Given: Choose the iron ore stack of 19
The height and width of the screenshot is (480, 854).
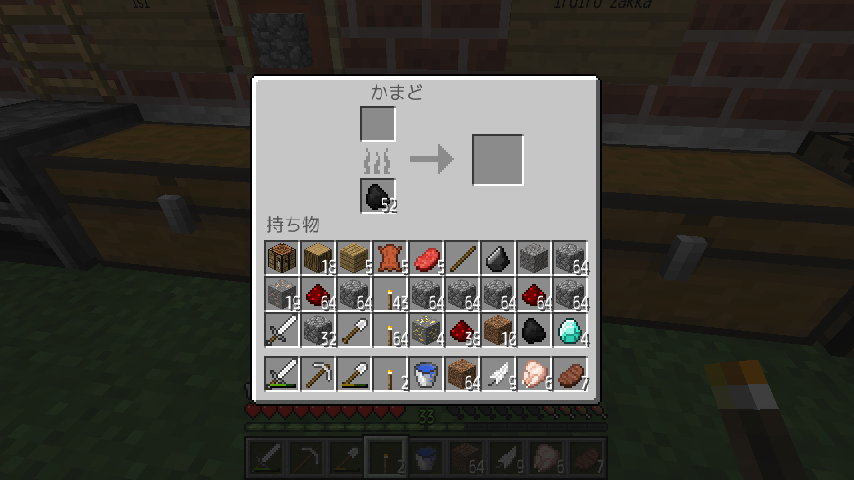Looking at the screenshot, I should click(282, 294).
